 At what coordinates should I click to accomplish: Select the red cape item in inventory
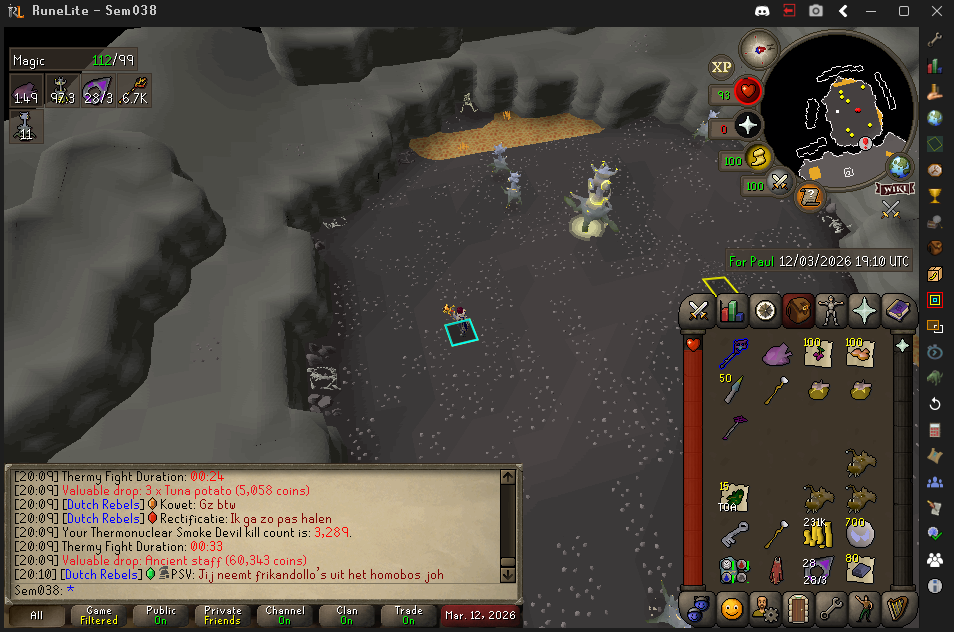tap(776, 570)
